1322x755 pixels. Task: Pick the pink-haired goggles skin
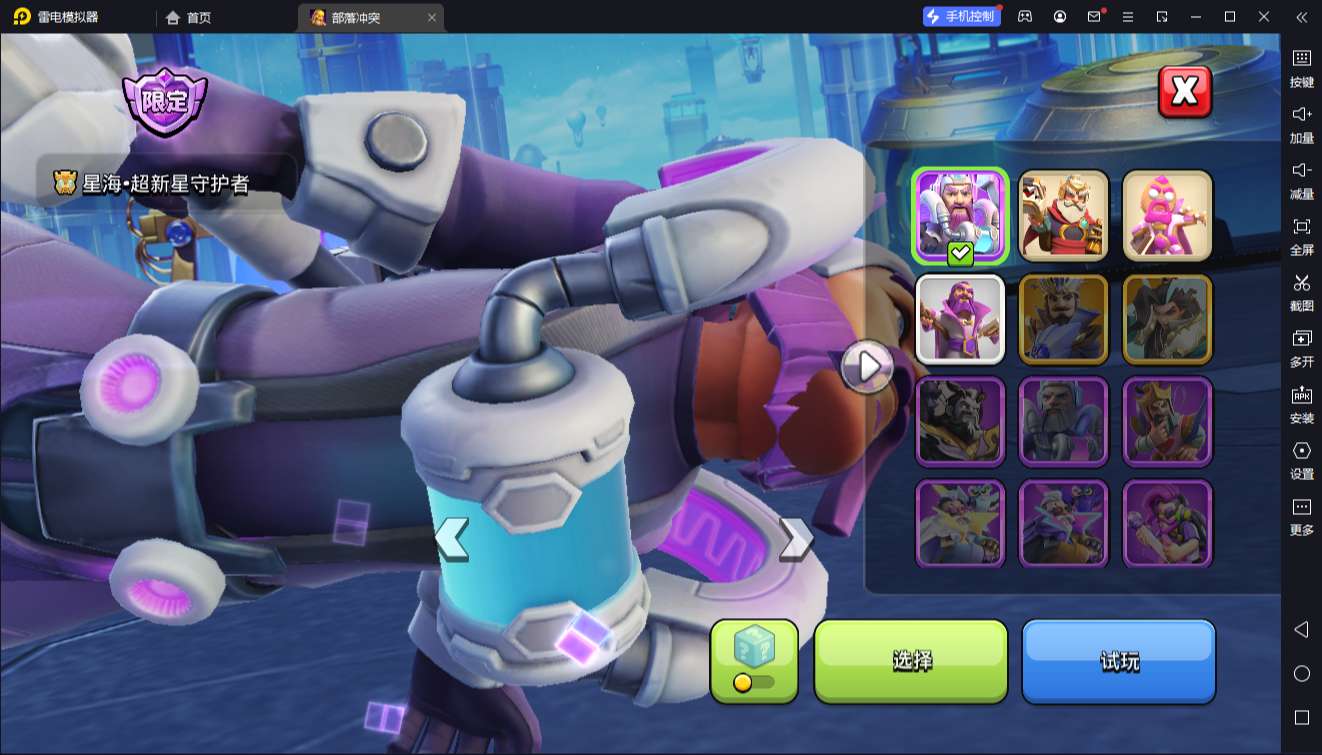pyautogui.click(x=1167, y=523)
